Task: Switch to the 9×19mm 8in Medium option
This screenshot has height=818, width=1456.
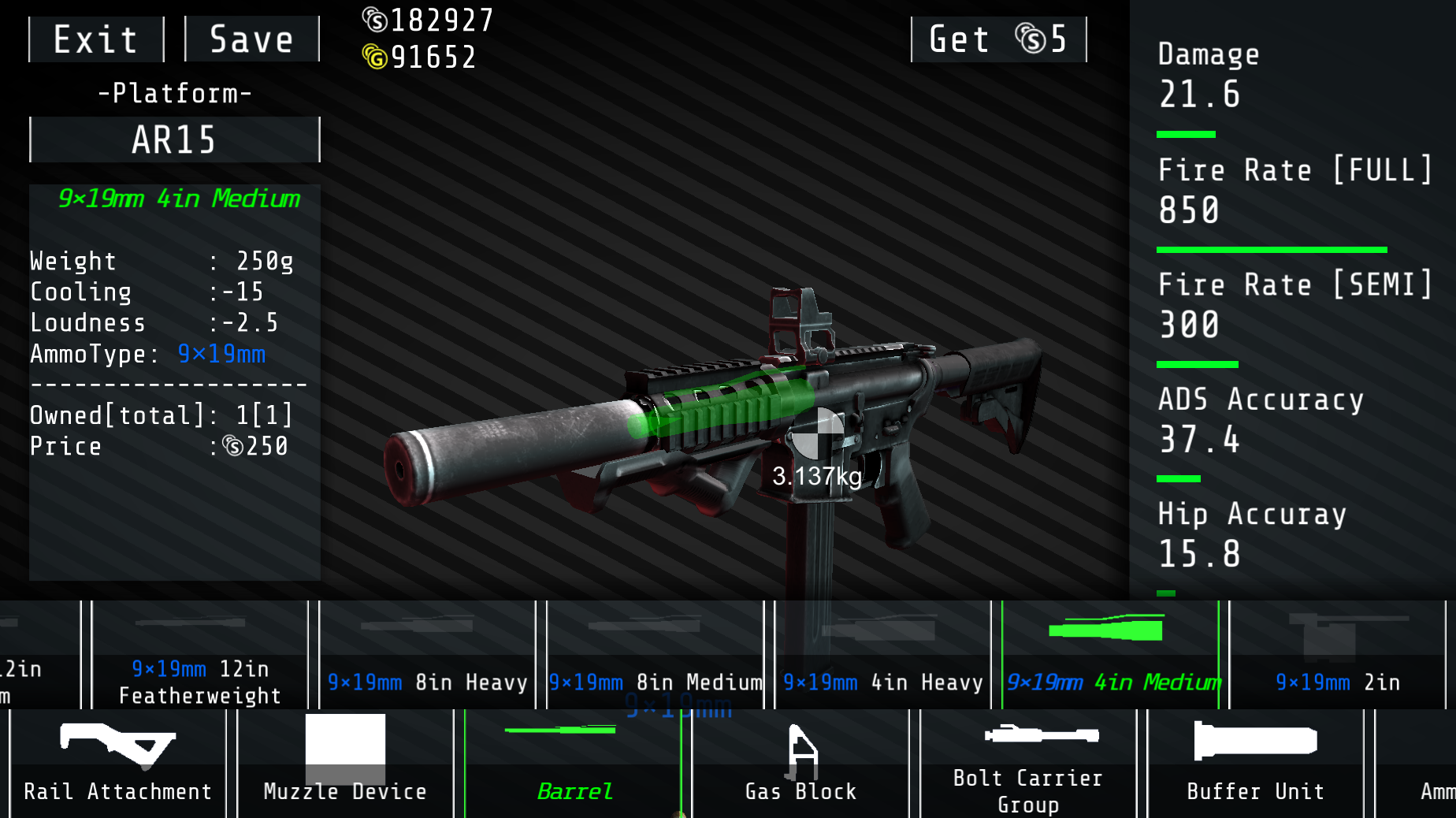Action: coord(655,654)
